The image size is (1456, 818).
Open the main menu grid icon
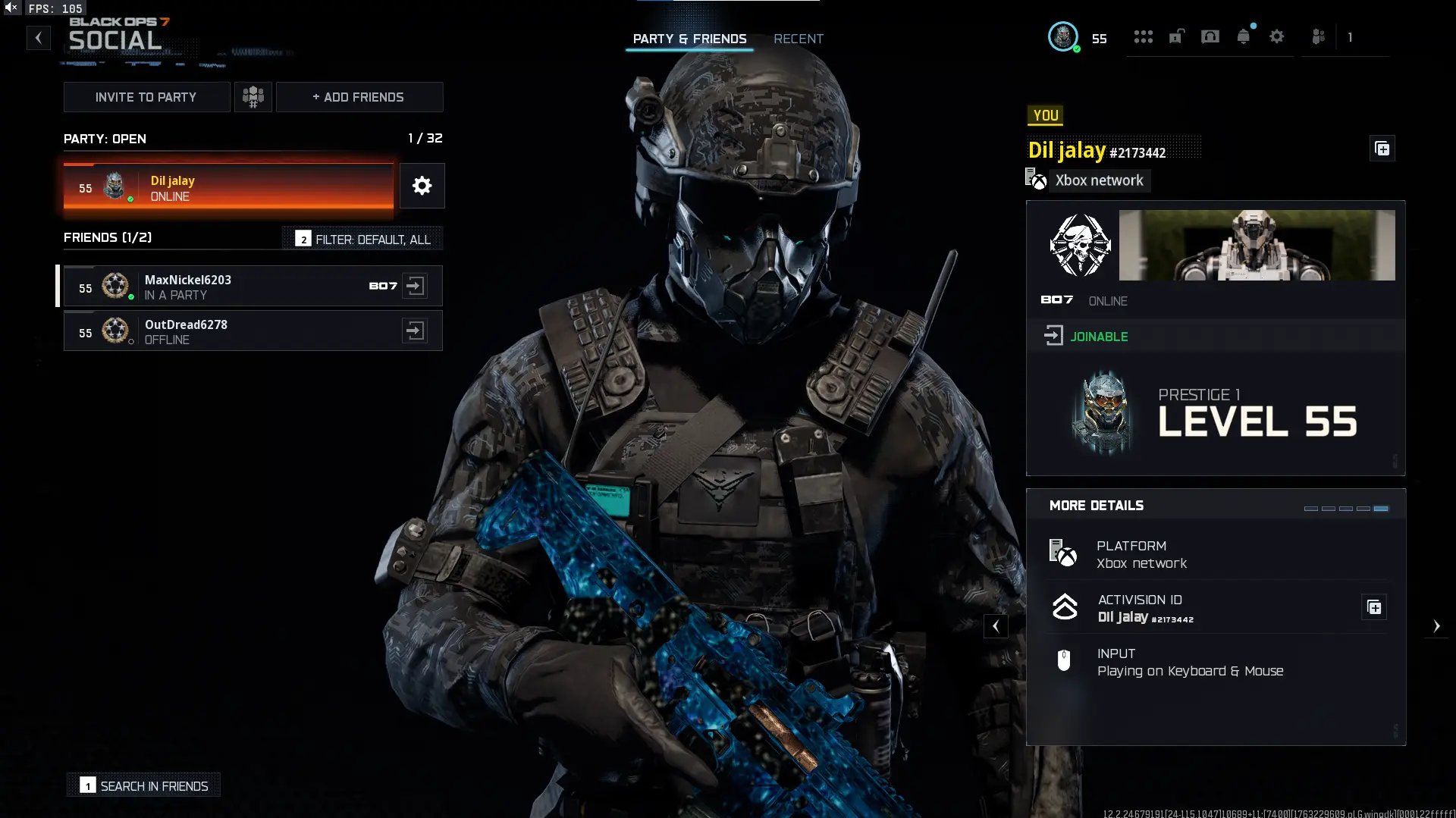point(1144,36)
